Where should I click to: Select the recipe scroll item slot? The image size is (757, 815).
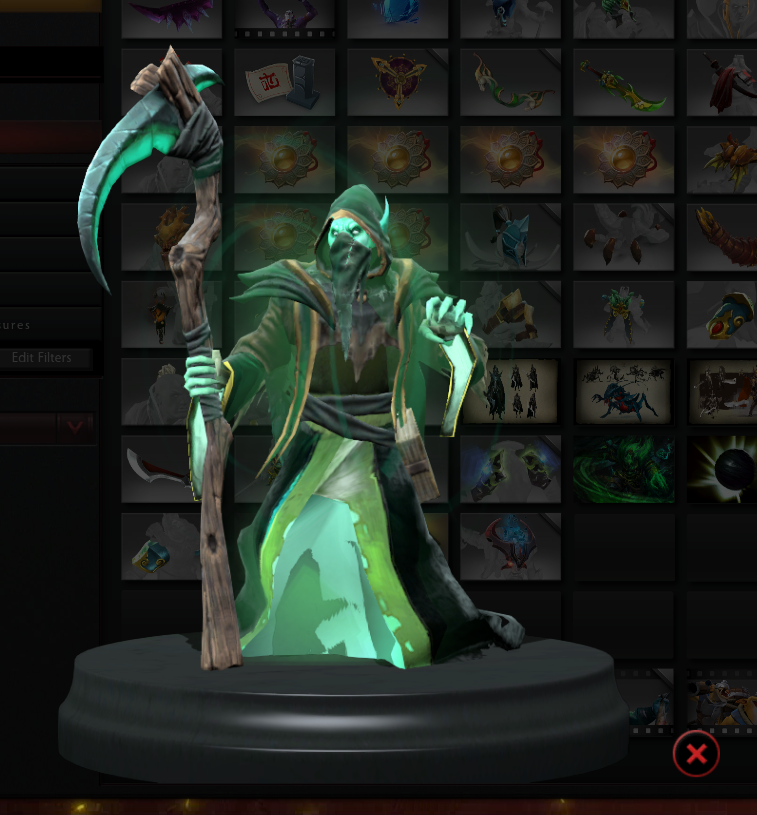[x=284, y=82]
